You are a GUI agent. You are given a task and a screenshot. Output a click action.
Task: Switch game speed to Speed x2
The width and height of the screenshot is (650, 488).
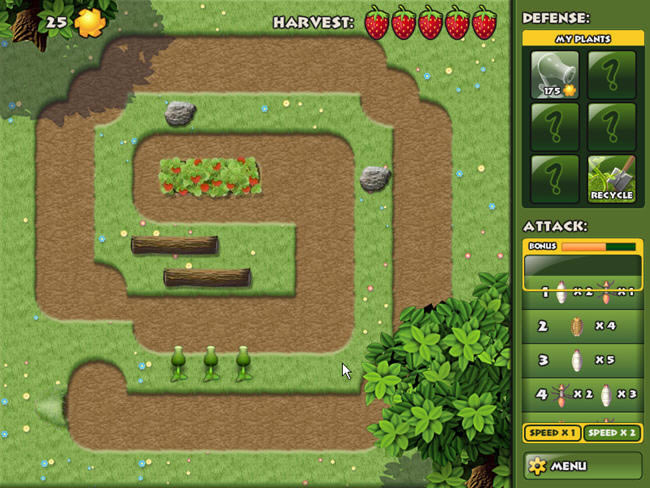611,433
